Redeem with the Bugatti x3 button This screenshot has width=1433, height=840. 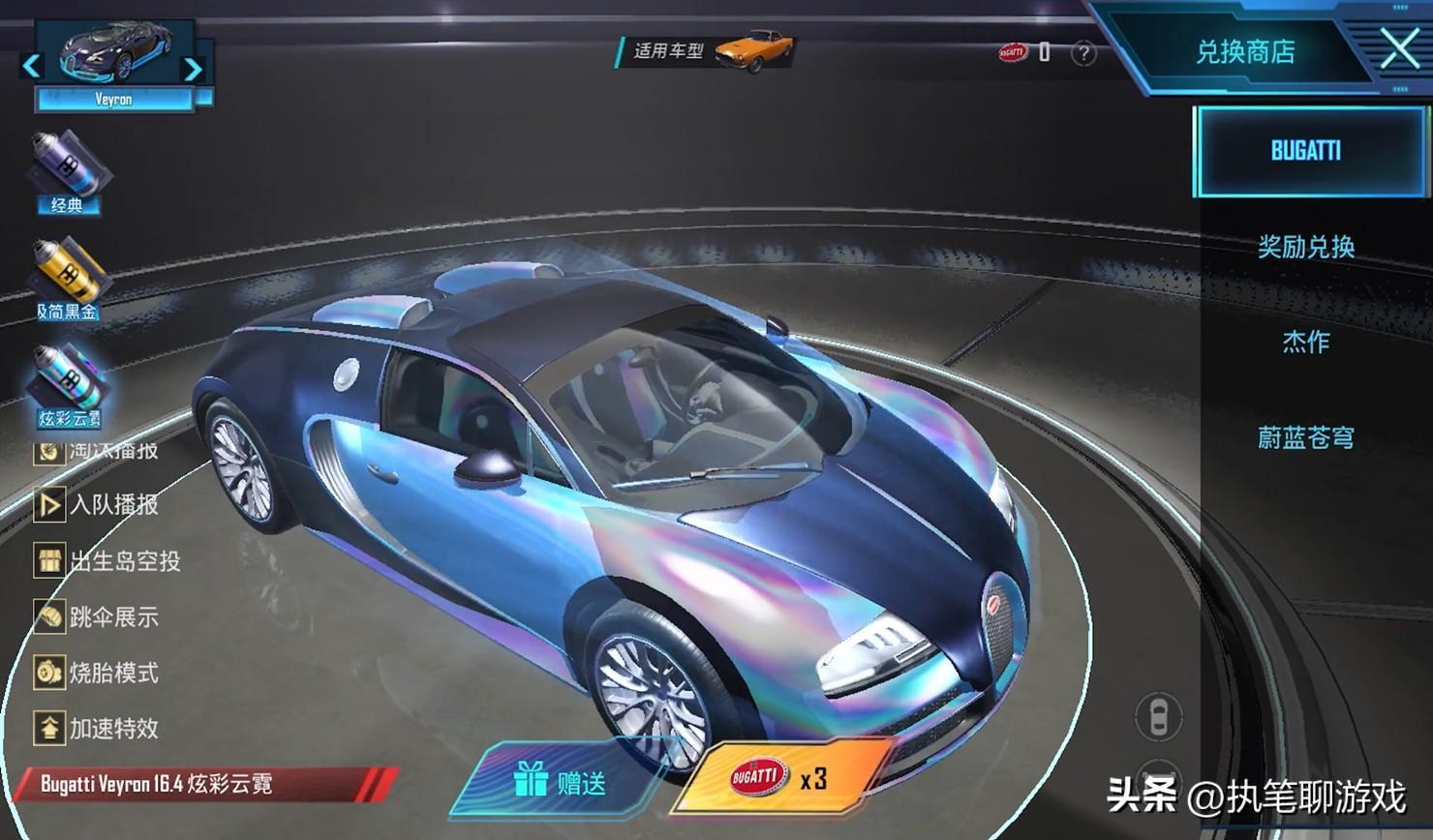point(779,778)
